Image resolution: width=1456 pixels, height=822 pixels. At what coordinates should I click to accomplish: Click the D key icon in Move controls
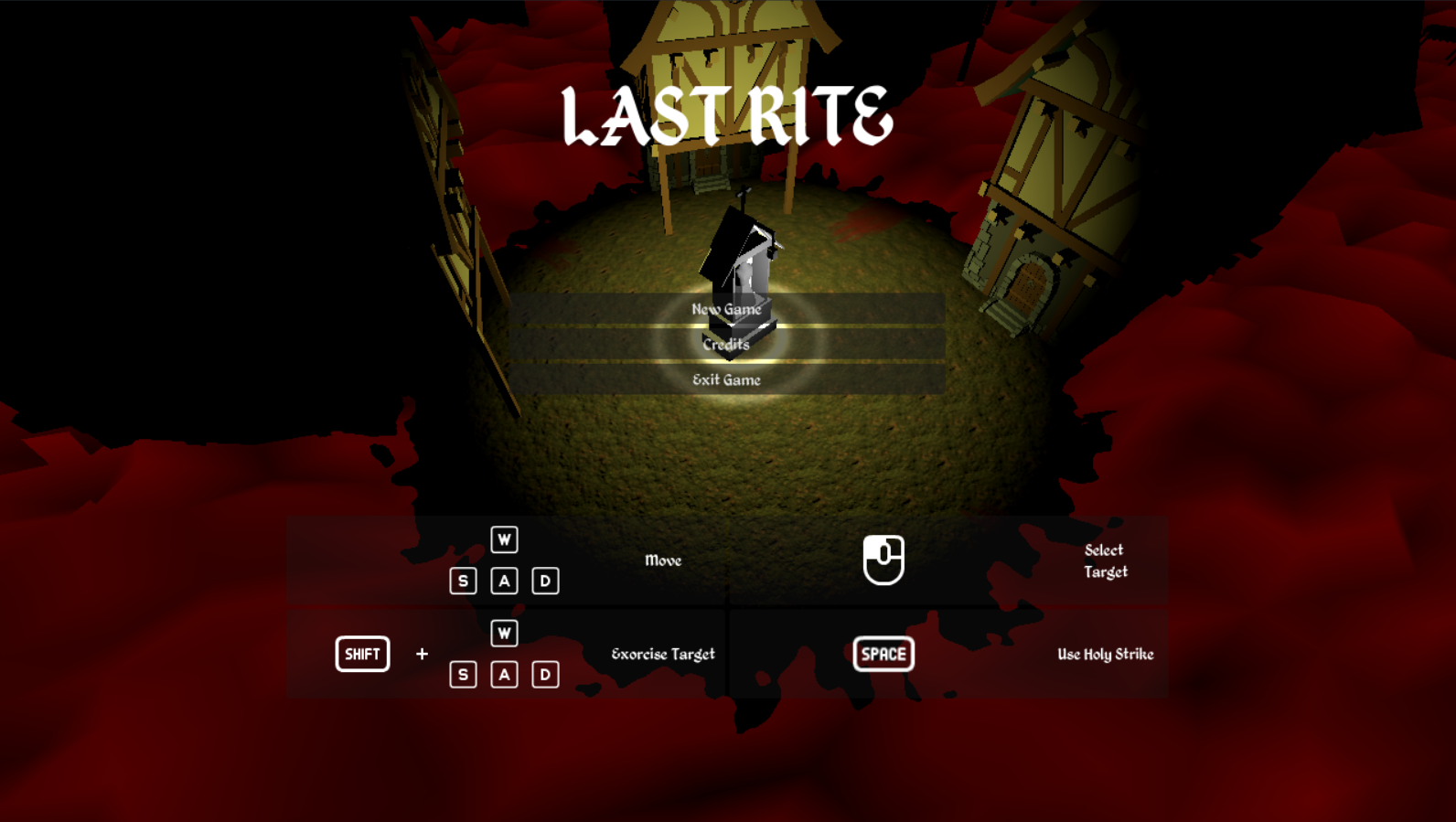tap(545, 580)
